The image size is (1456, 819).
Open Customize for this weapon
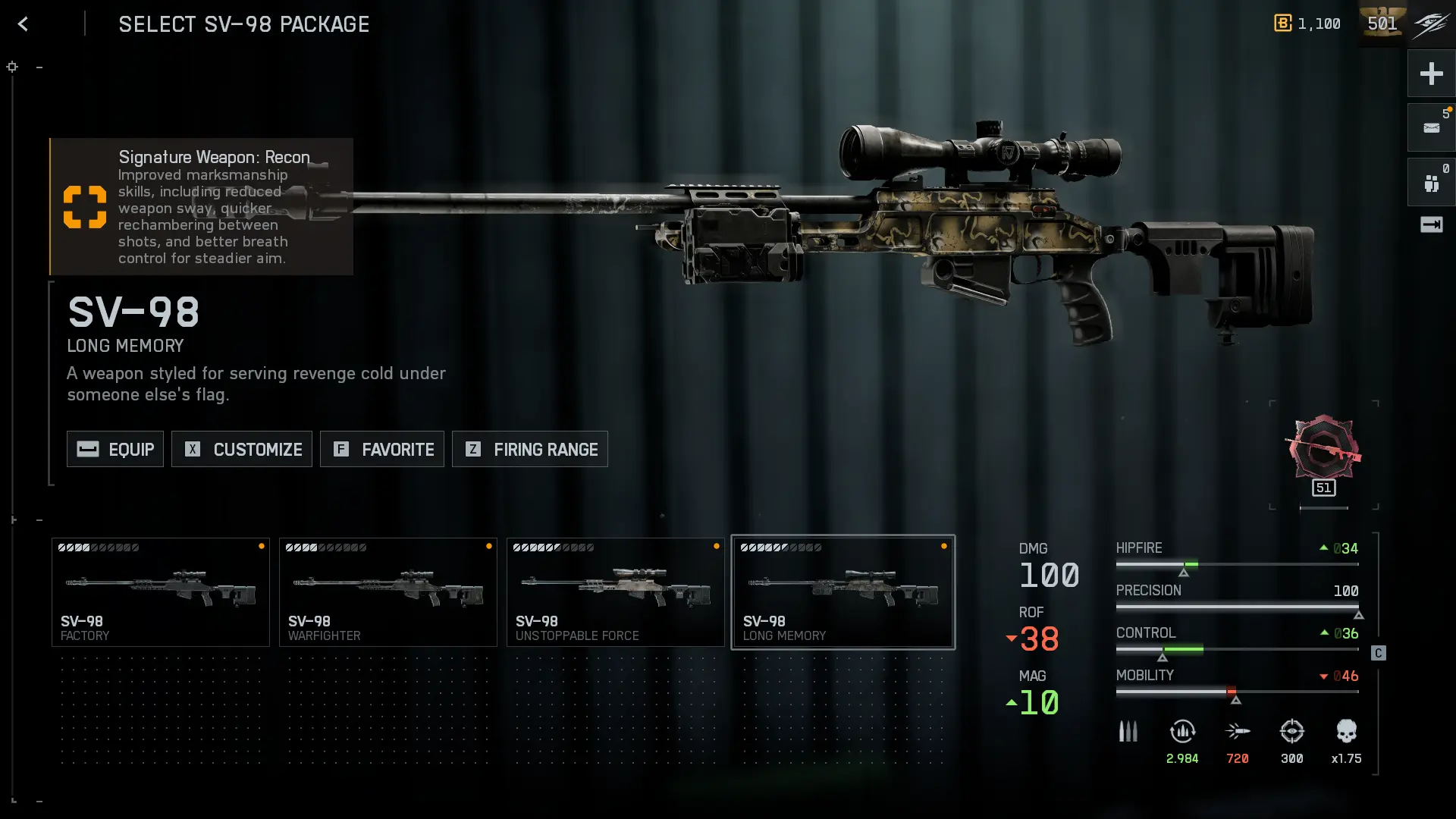(242, 449)
